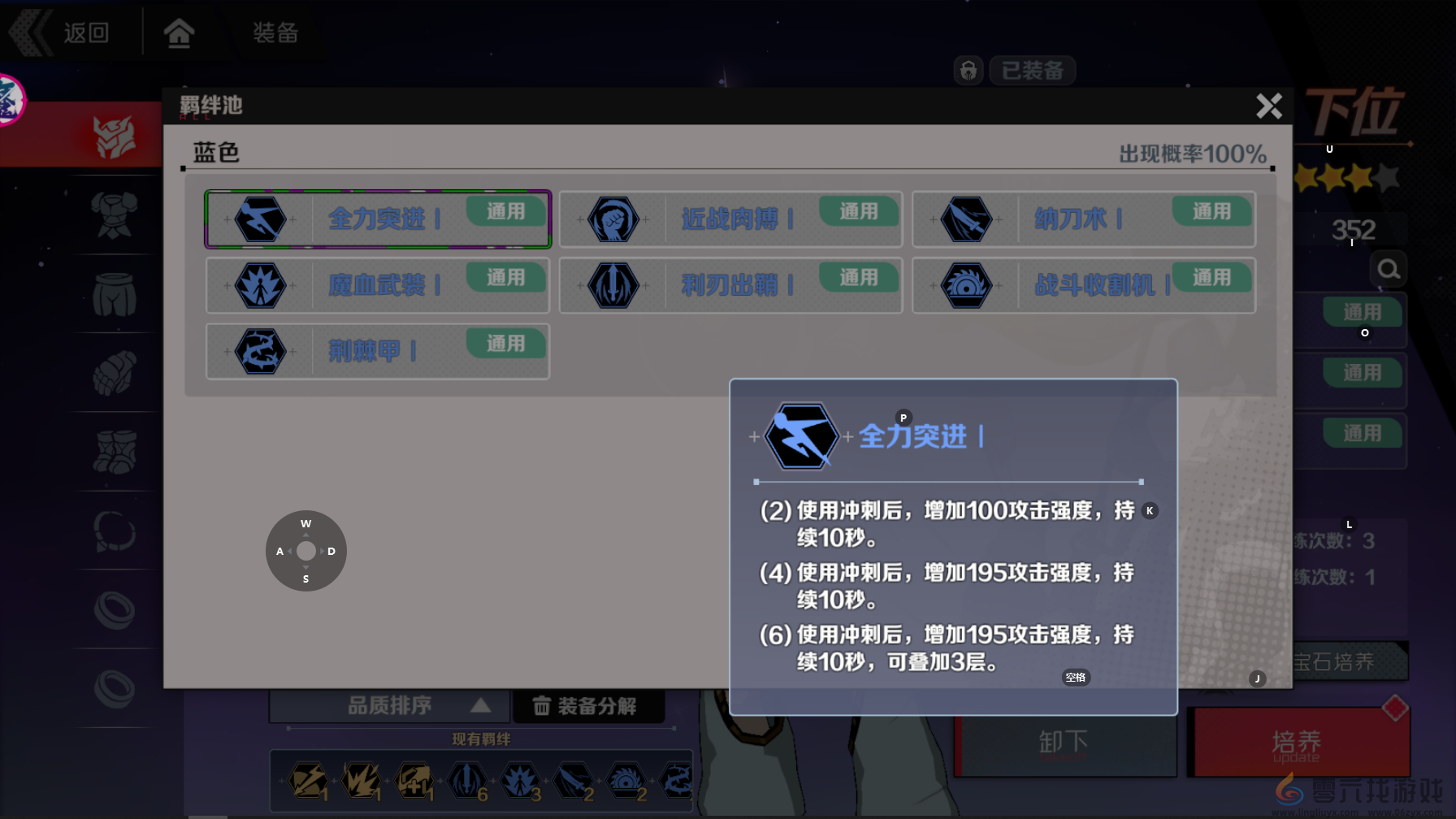The height and width of the screenshot is (819, 1456).
Task: Click the 荆棘甲 thorn bond icon
Action: click(260, 351)
